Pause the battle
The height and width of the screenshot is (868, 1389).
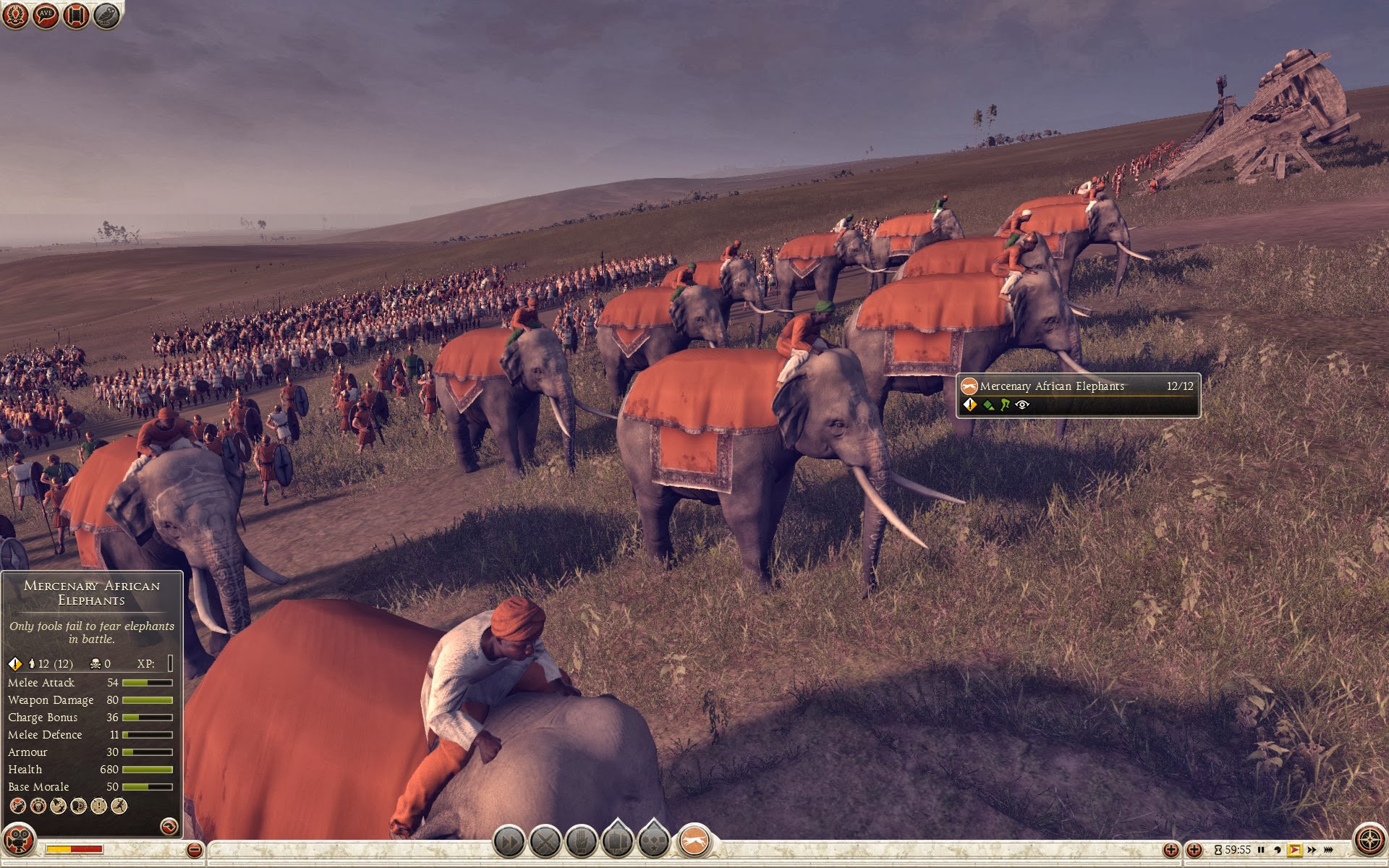click(1261, 850)
